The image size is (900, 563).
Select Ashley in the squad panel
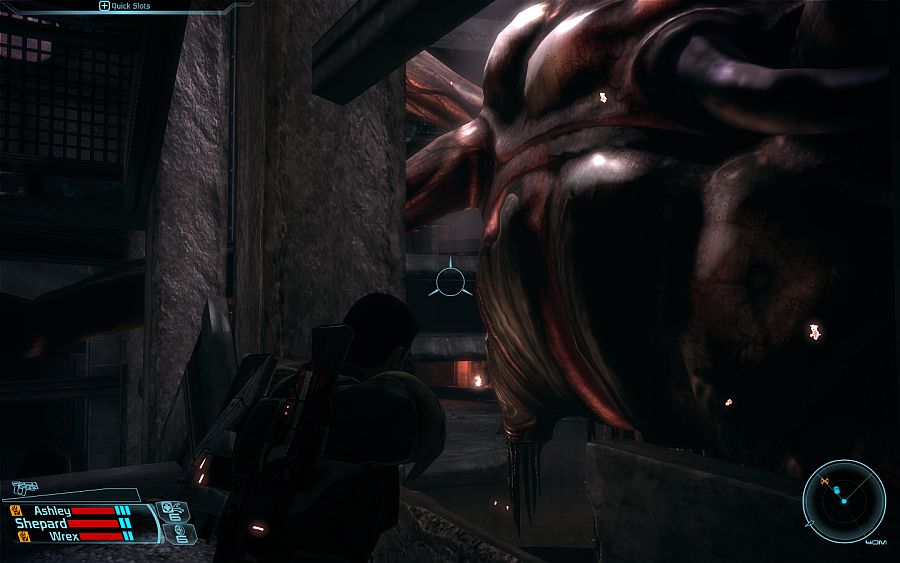click(50, 510)
